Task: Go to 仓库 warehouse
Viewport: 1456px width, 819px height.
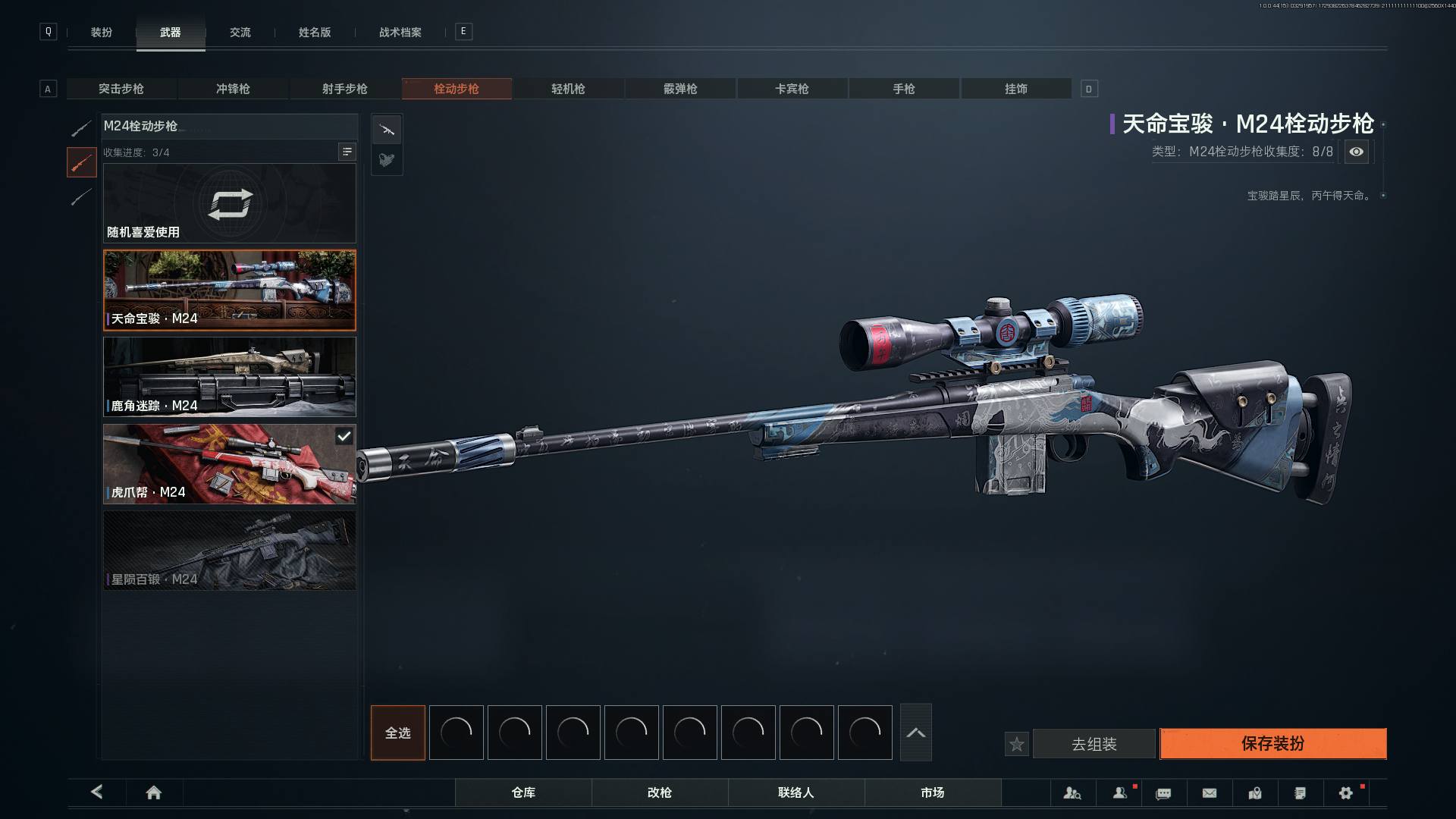Action: (x=523, y=792)
